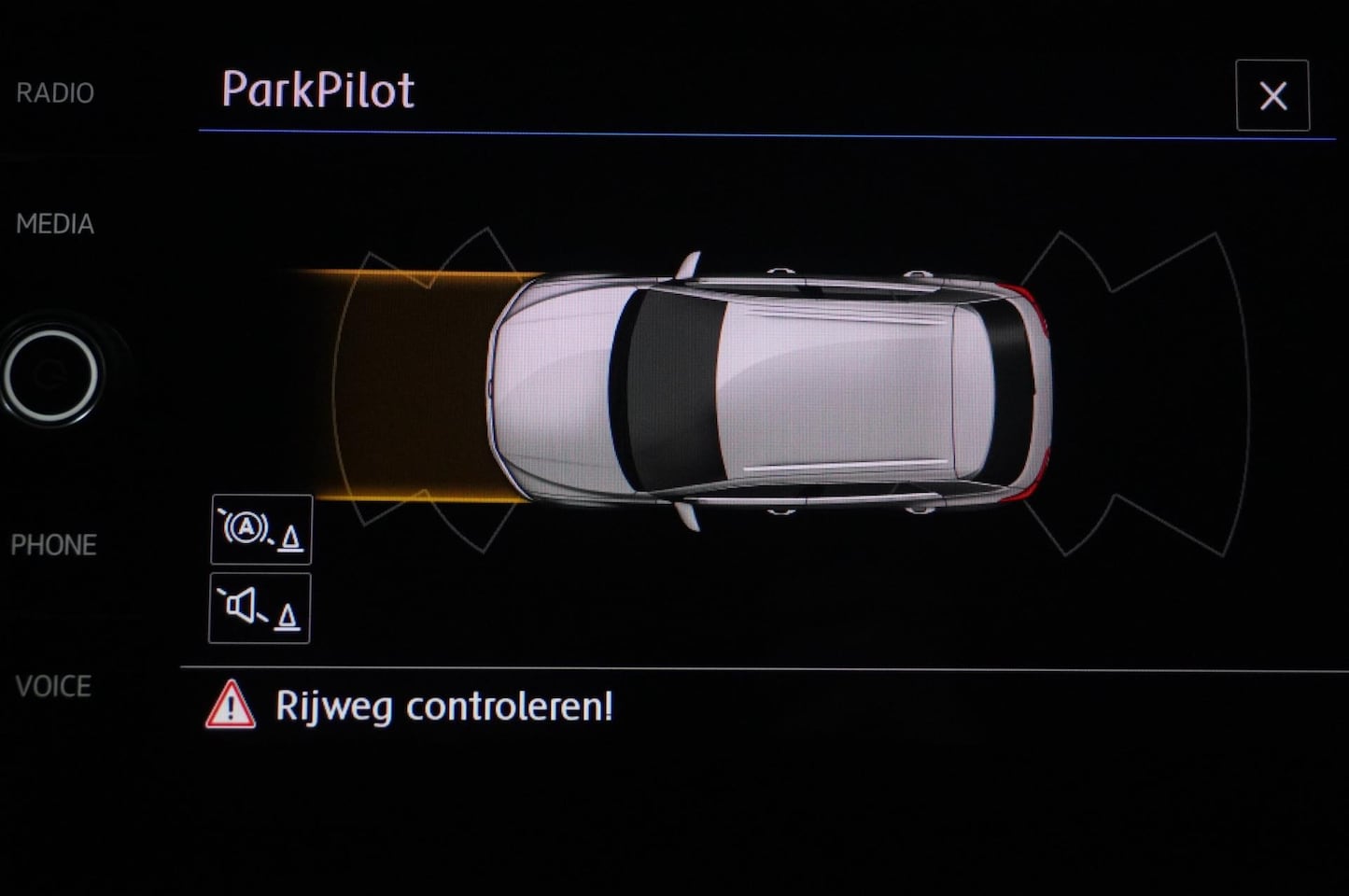Open the PHONE menu
The height and width of the screenshot is (896, 1349).
pyautogui.click(x=53, y=545)
